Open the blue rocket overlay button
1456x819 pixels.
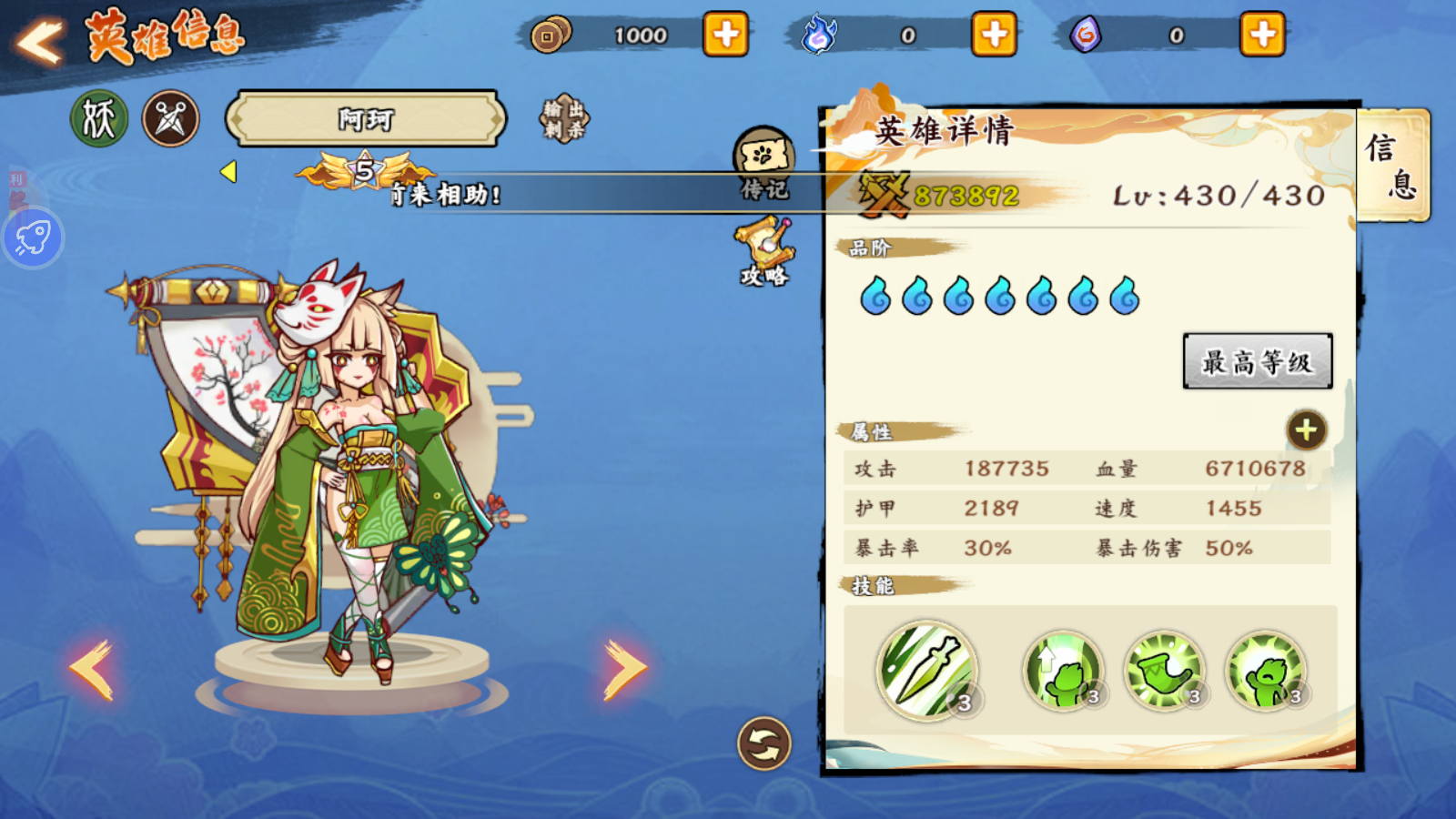click(33, 238)
